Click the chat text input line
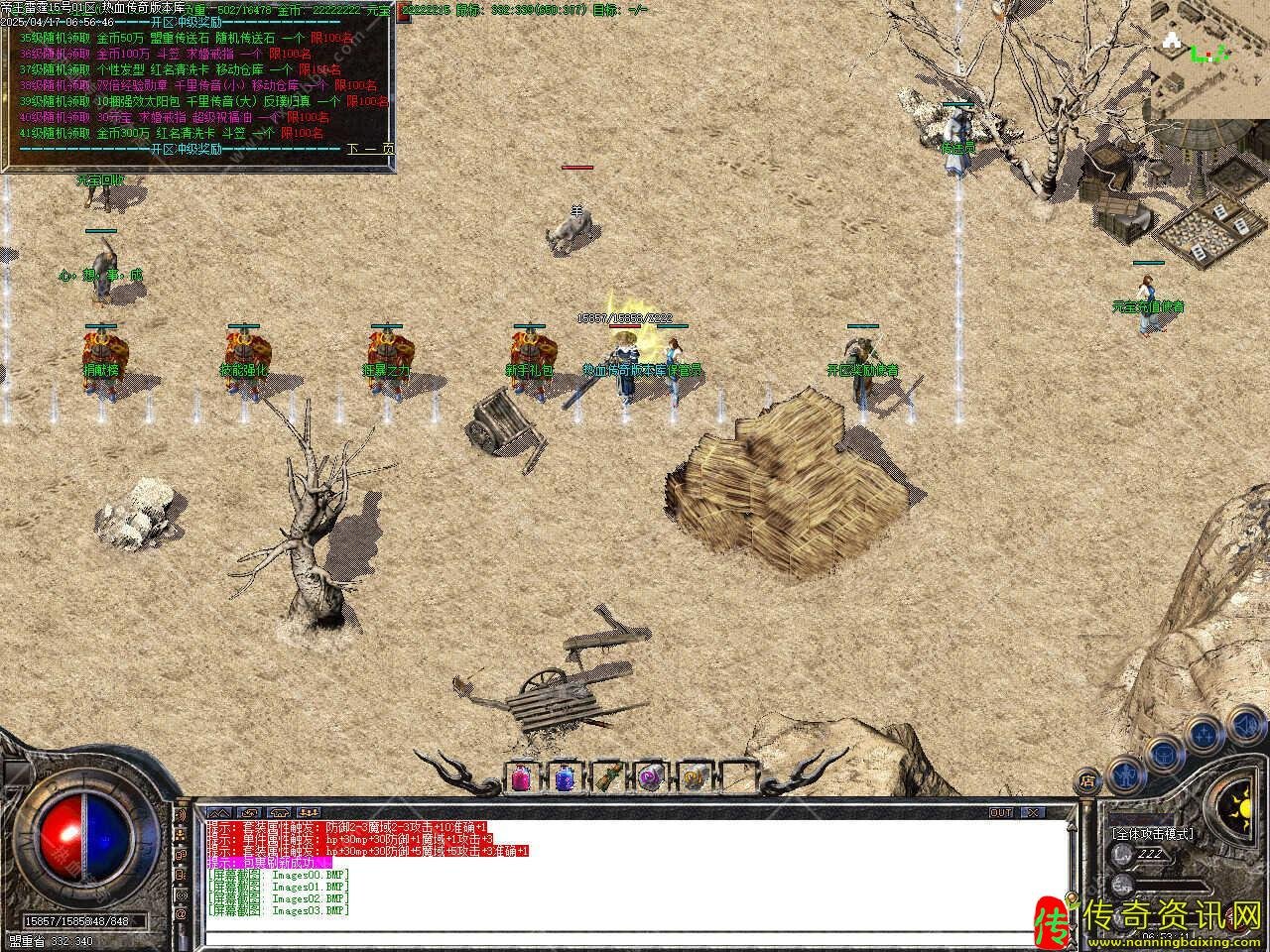The image size is (1270, 952). [635, 937]
